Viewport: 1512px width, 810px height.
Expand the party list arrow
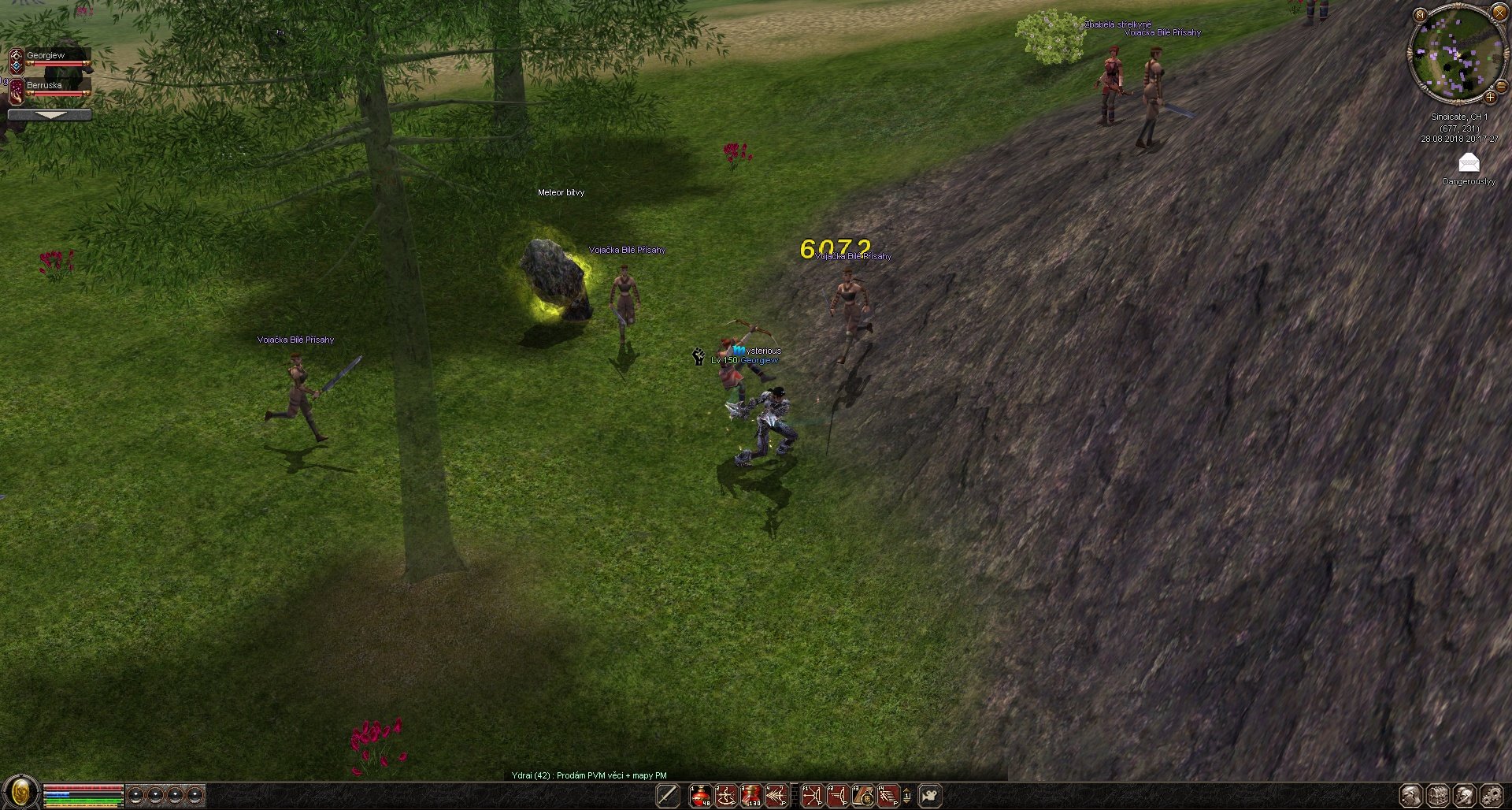coord(49,115)
